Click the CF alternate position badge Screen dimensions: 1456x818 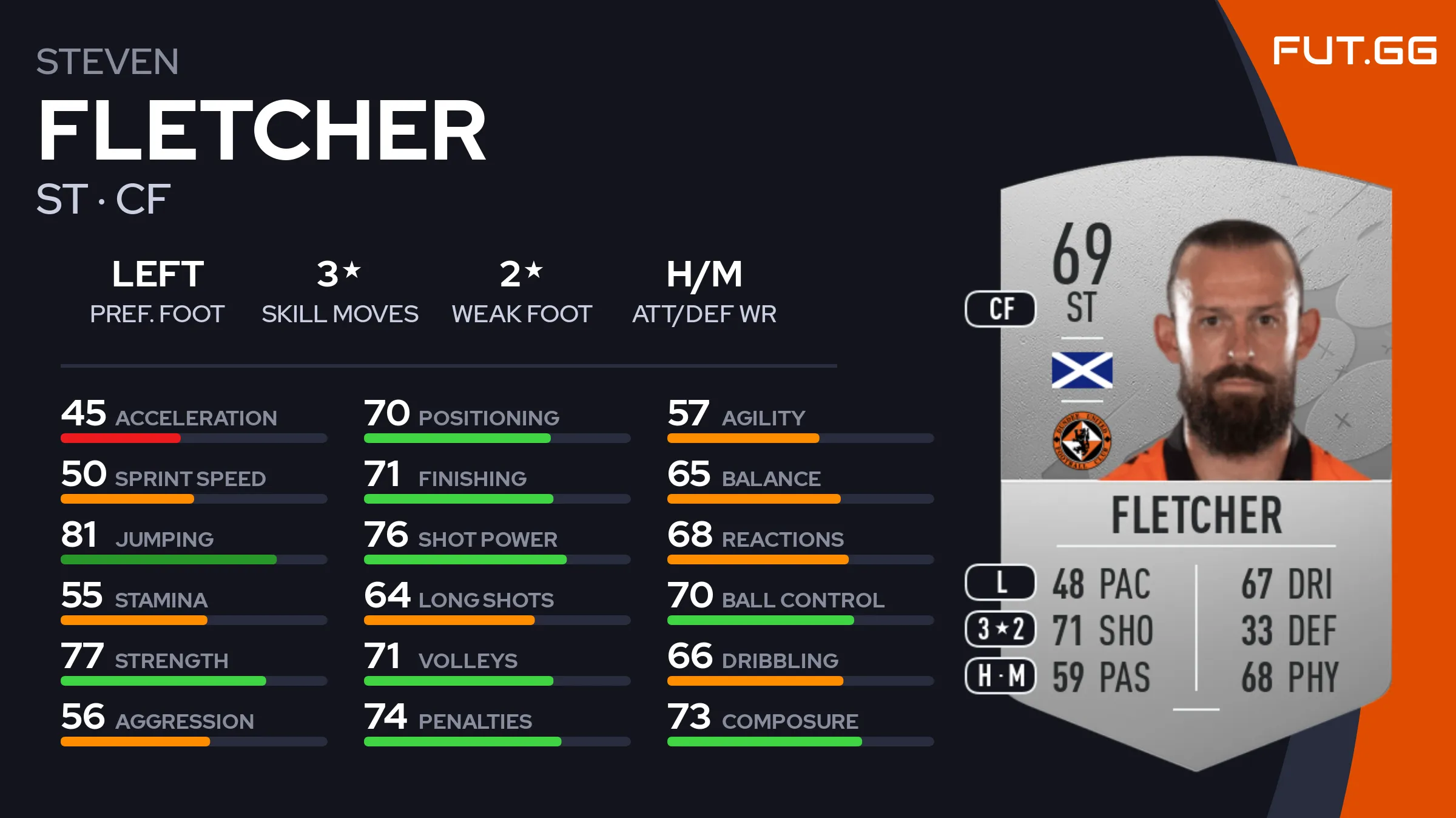(1000, 309)
